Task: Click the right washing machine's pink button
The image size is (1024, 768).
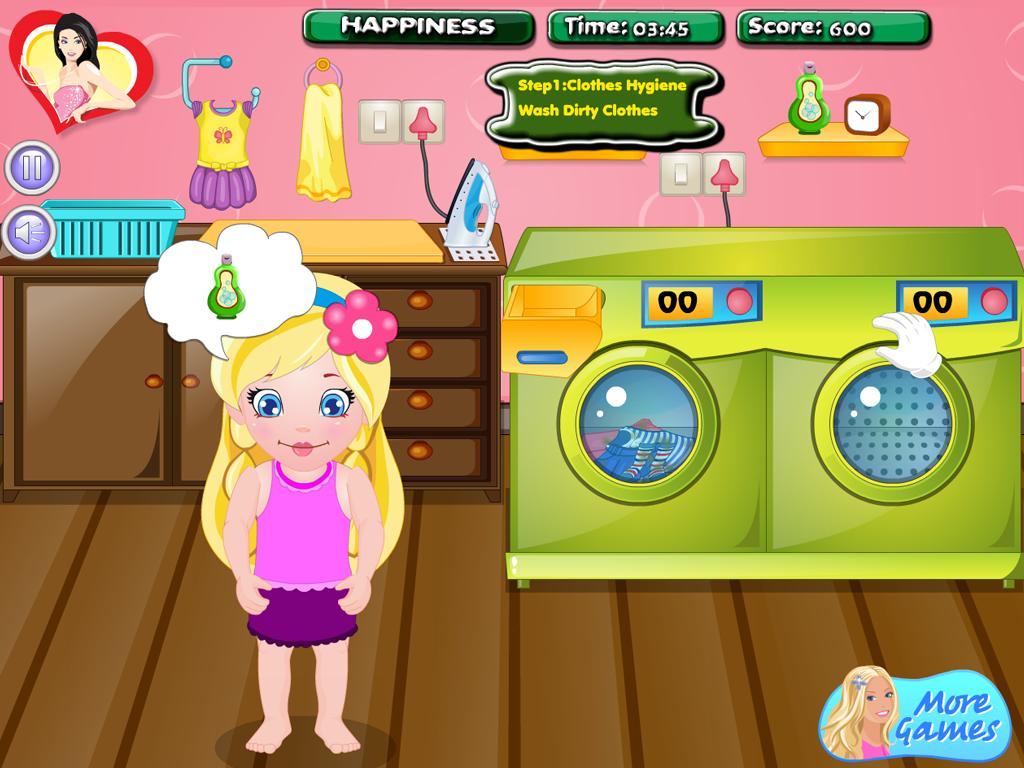Action: click(x=993, y=301)
